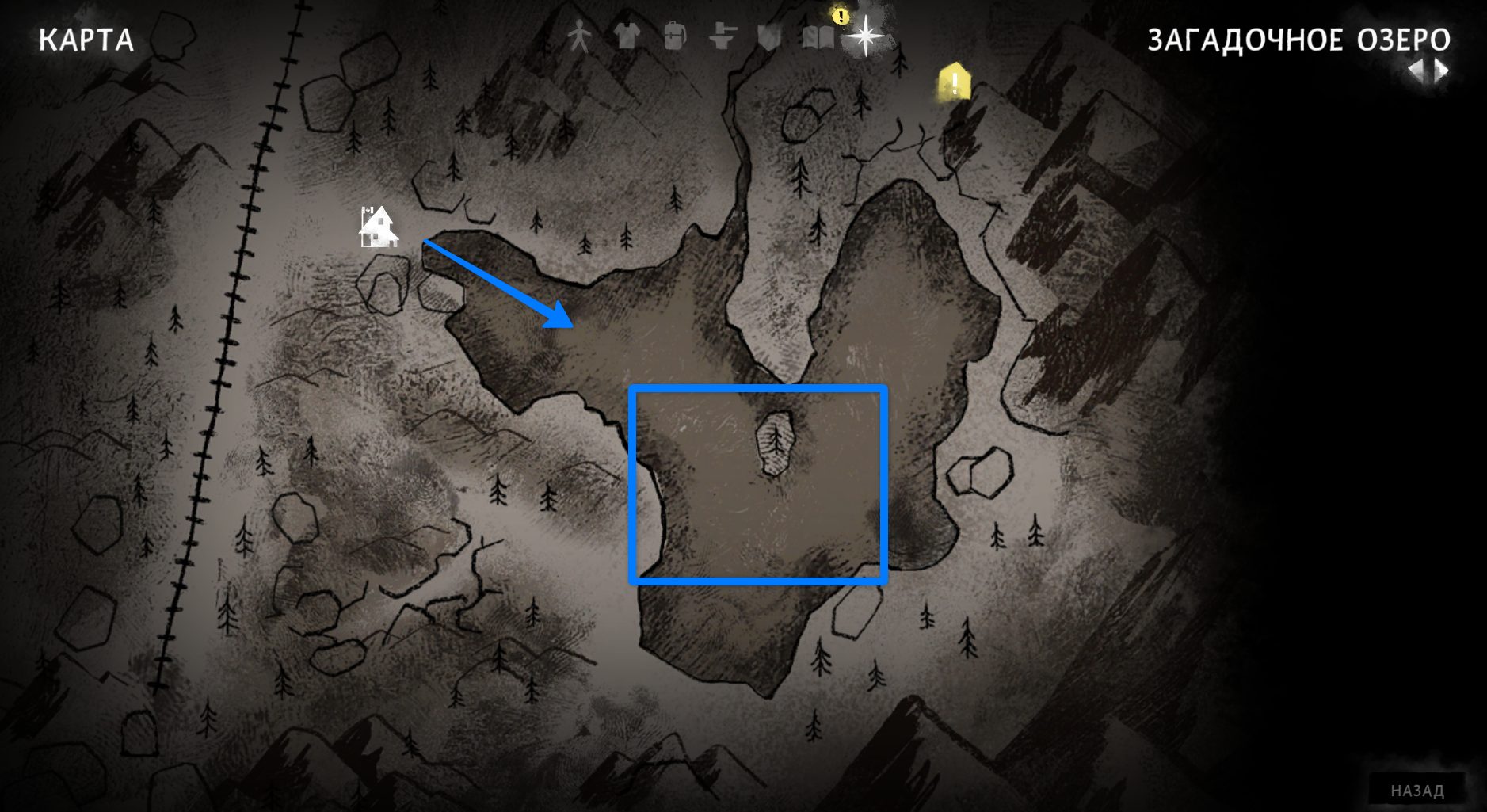Select the map tab with the compass star
Image resolution: width=1487 pixels, height=812 pixels.
click(866, 36)
